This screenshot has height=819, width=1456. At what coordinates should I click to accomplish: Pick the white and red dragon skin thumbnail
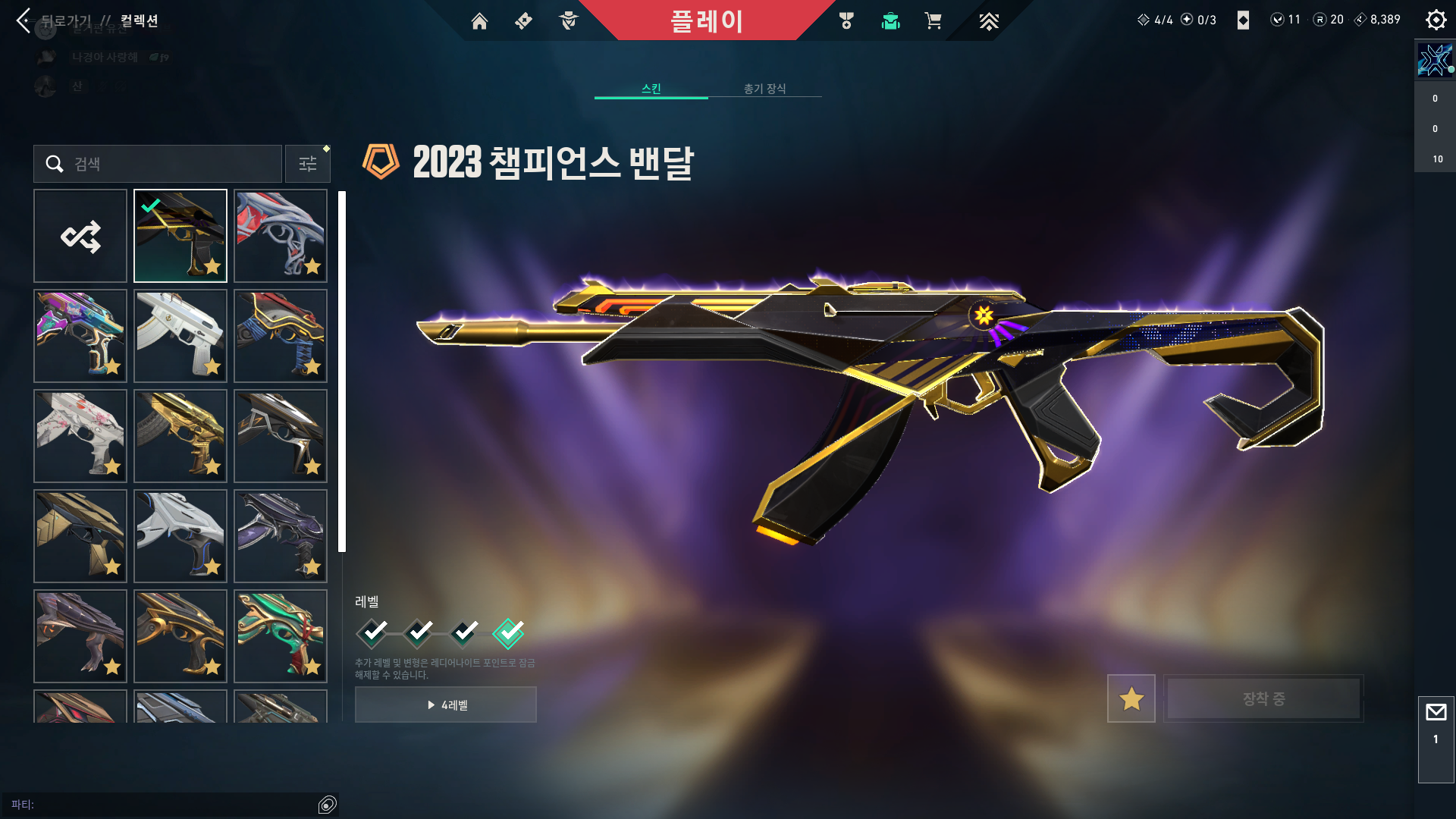coord(281,236)
